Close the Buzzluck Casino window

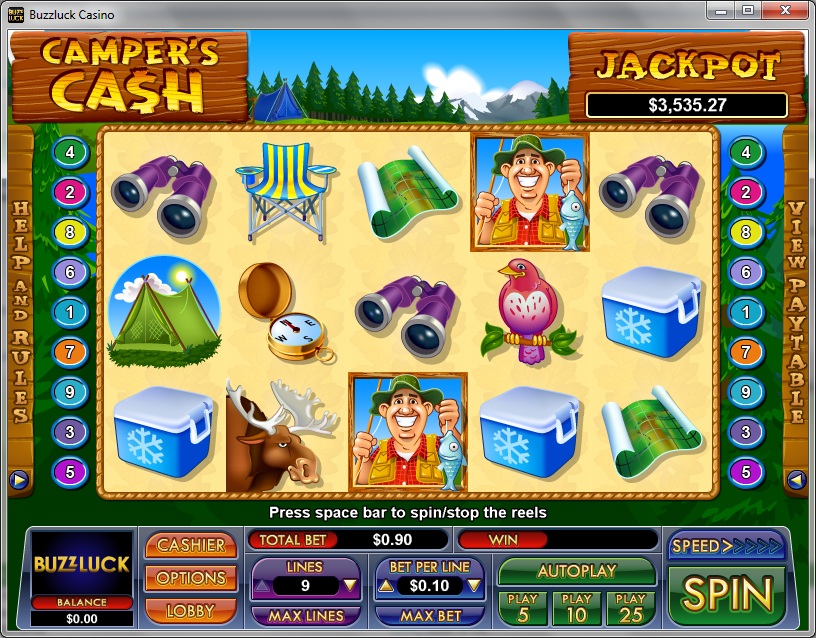[786, 10]
